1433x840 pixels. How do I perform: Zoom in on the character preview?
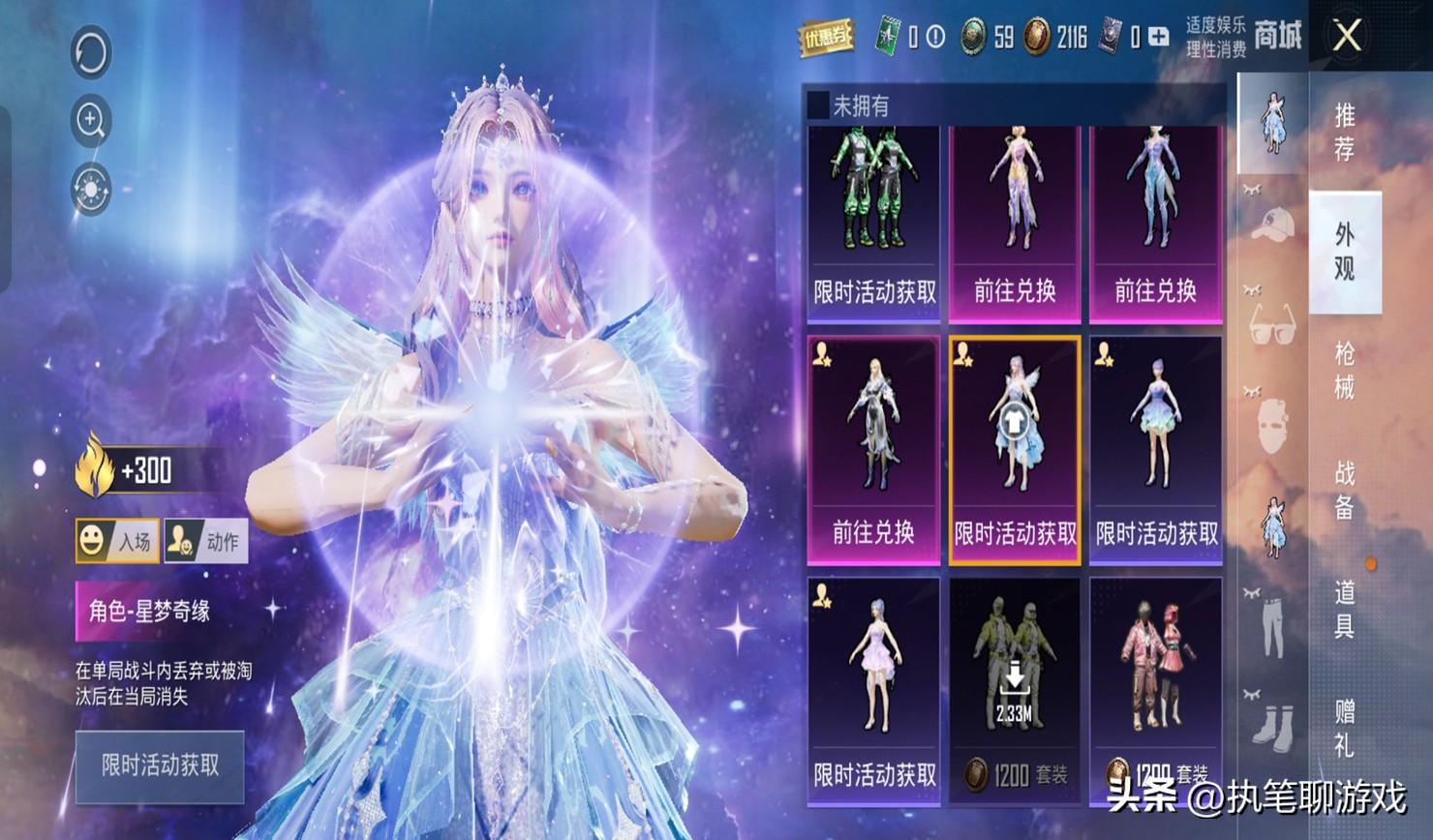91,120
